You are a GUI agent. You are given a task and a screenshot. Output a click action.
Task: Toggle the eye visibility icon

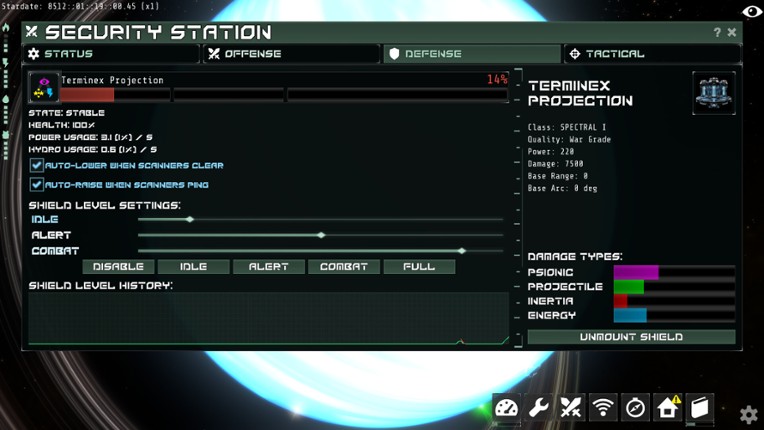pyautogui.click(x=751, y=11)
